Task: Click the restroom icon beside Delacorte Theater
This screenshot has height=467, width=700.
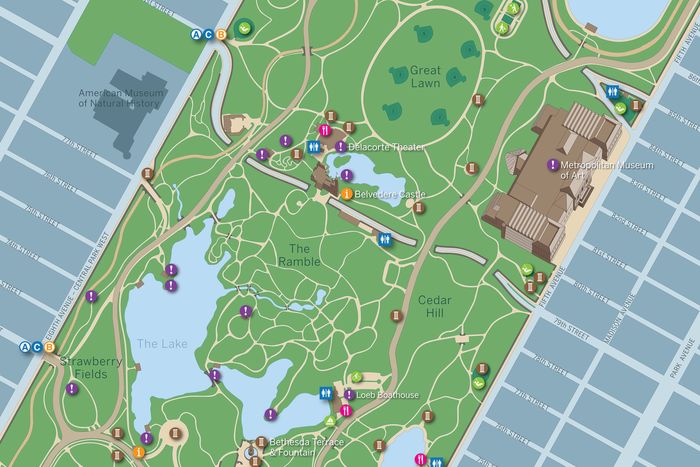Action: (314, 146)
